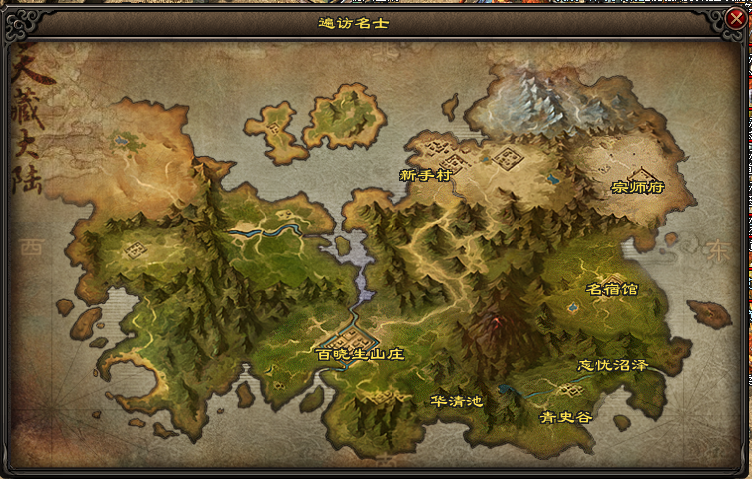The height and width of the screenshot is (479, 752).
Task: Open the 名宿馆 map location
Action: (x=611, y=290)
